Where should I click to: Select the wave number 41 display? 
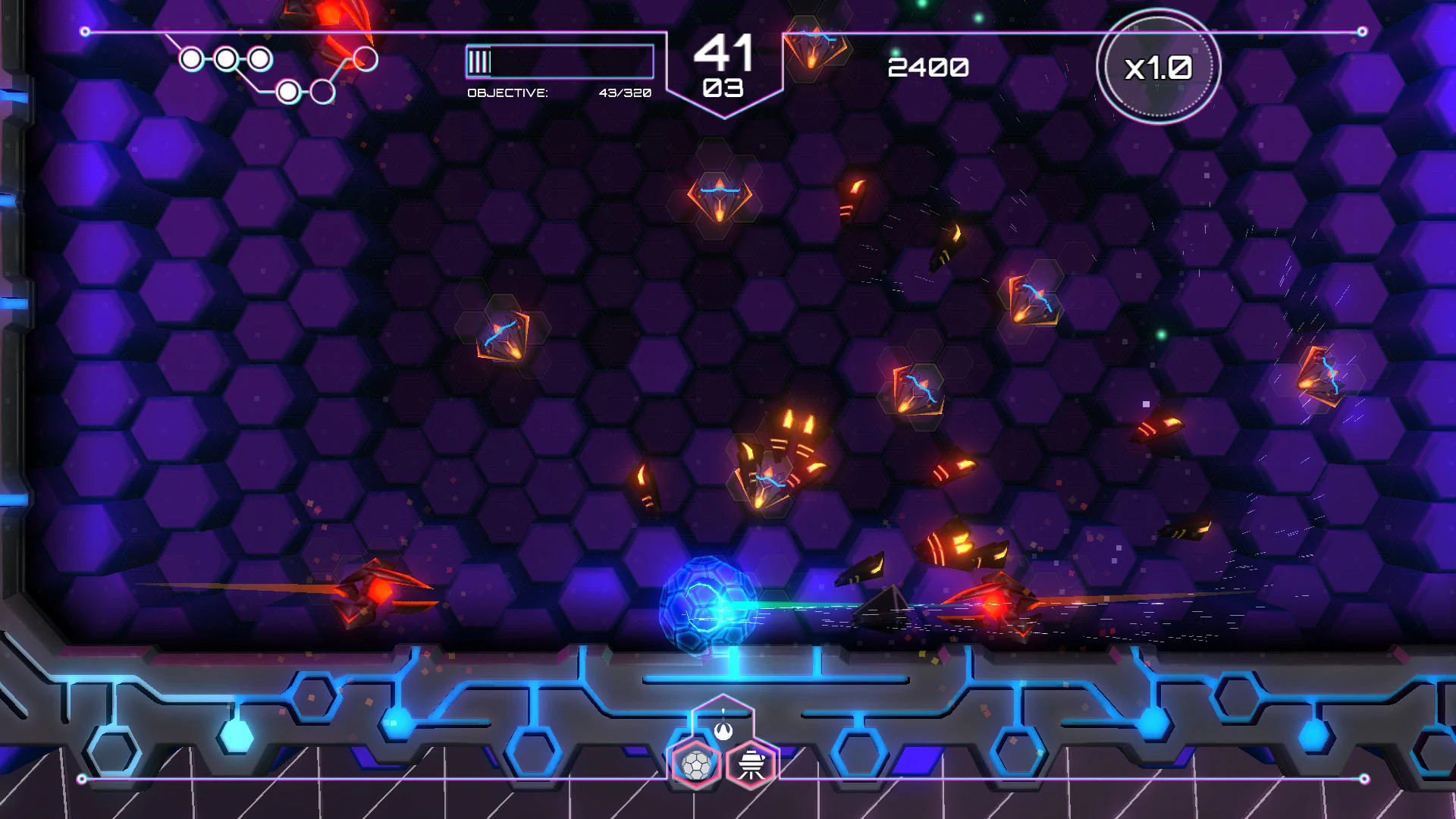point(723,53)
